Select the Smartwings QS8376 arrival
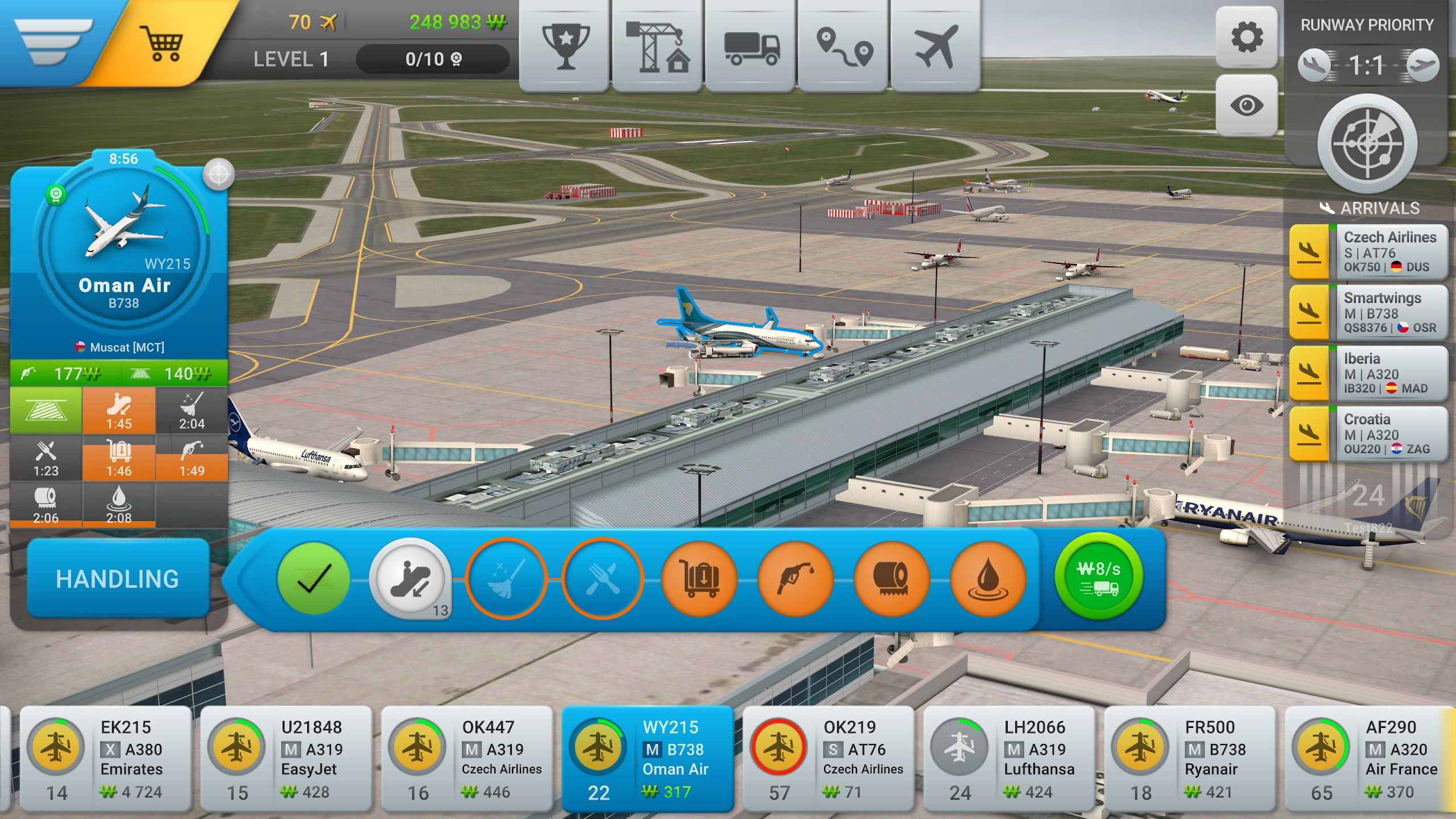 (x=1368, y=313)
